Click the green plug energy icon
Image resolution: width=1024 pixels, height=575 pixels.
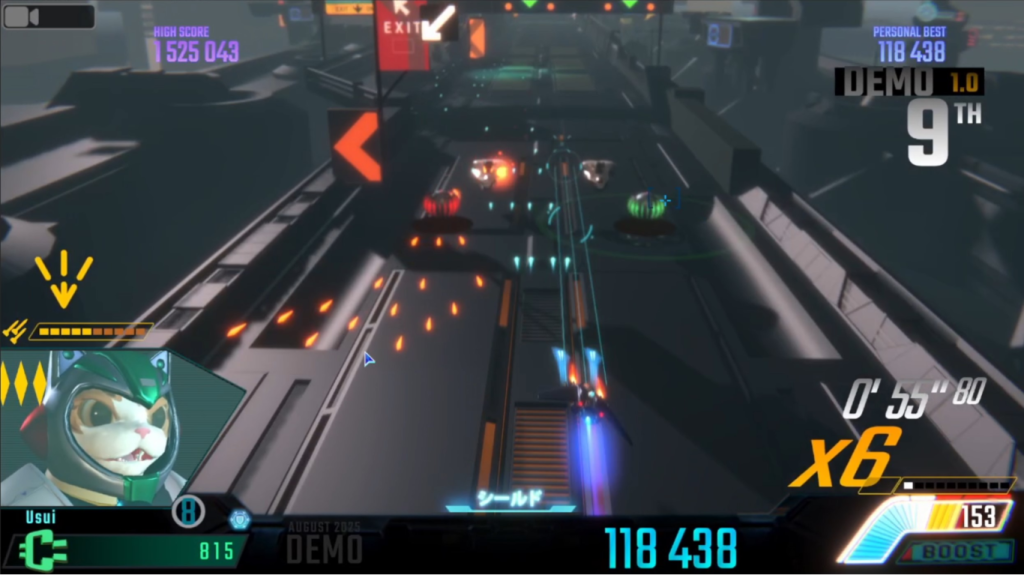[x=42, y=550]
